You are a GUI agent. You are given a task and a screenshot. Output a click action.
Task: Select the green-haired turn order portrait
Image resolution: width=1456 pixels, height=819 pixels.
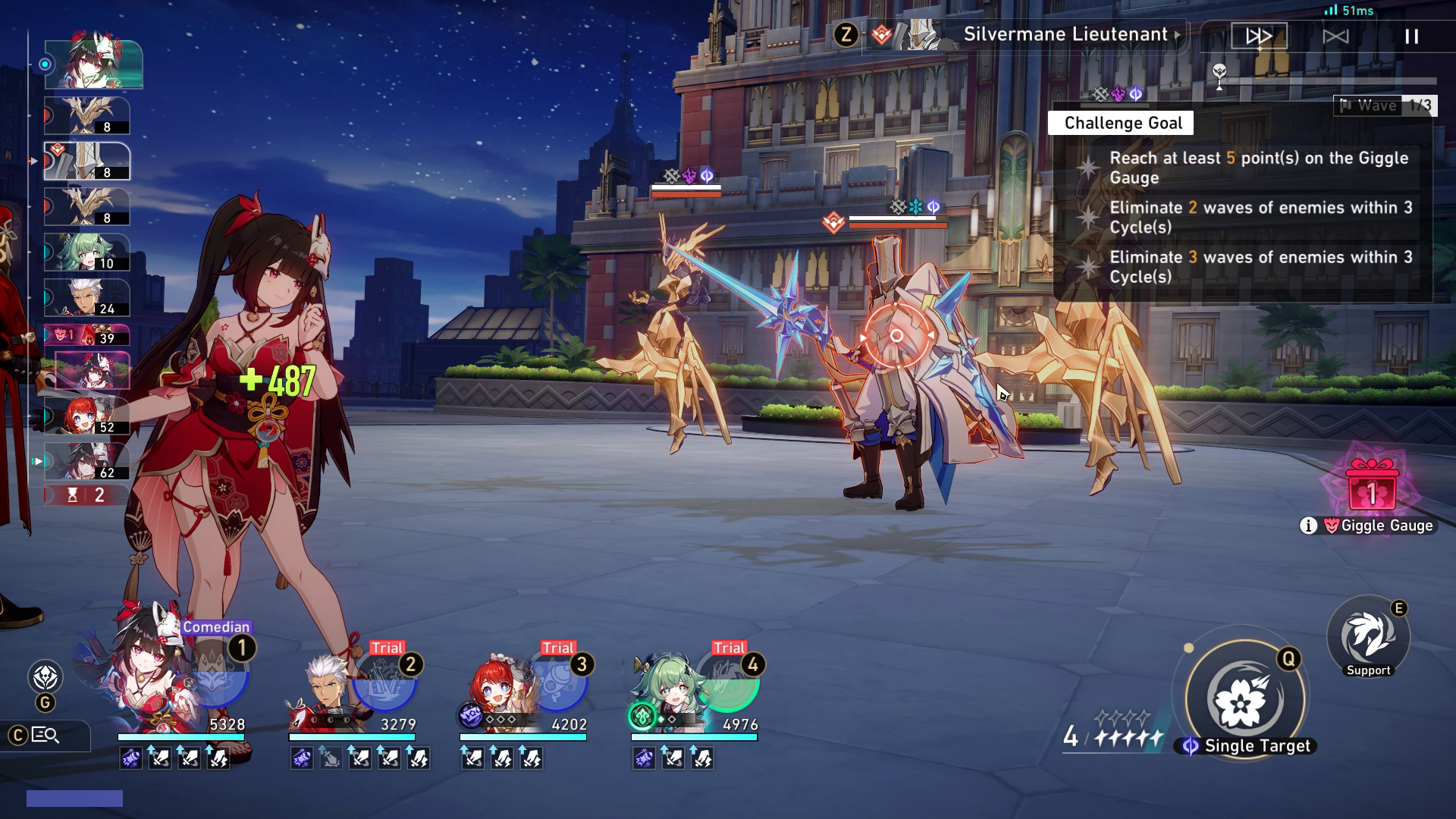86,253
